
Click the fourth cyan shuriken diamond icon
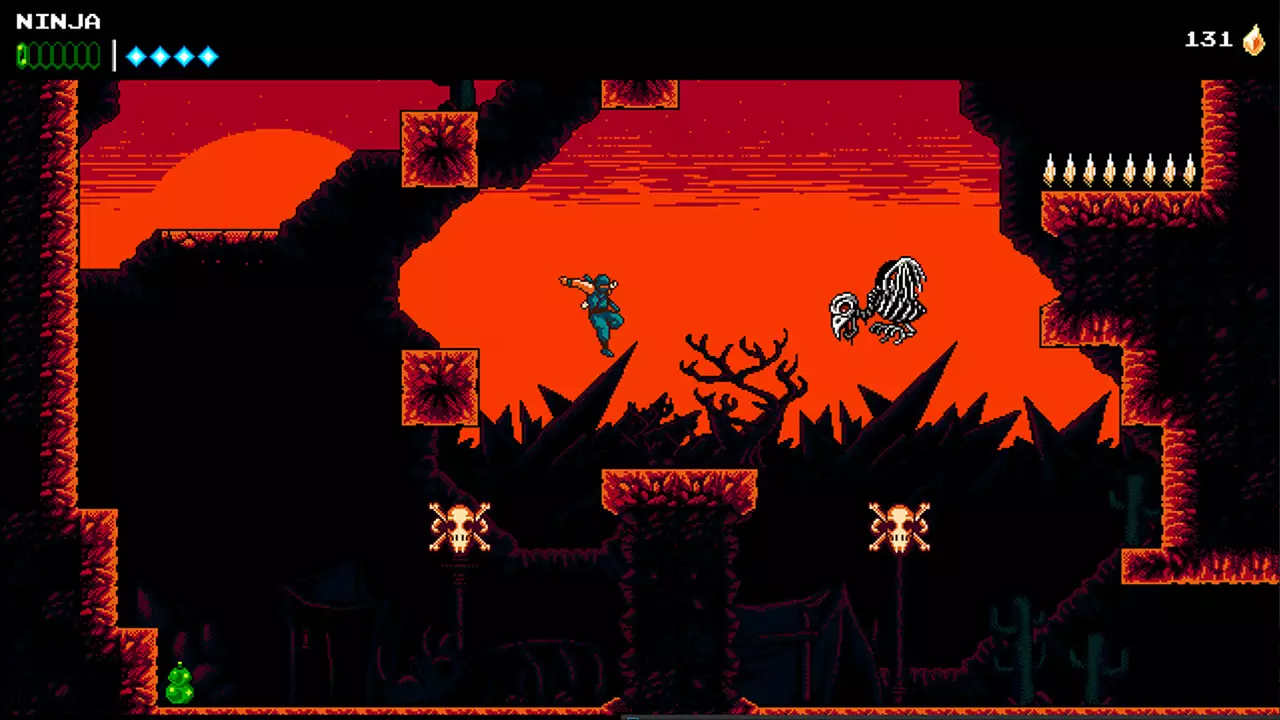(210, 57)
